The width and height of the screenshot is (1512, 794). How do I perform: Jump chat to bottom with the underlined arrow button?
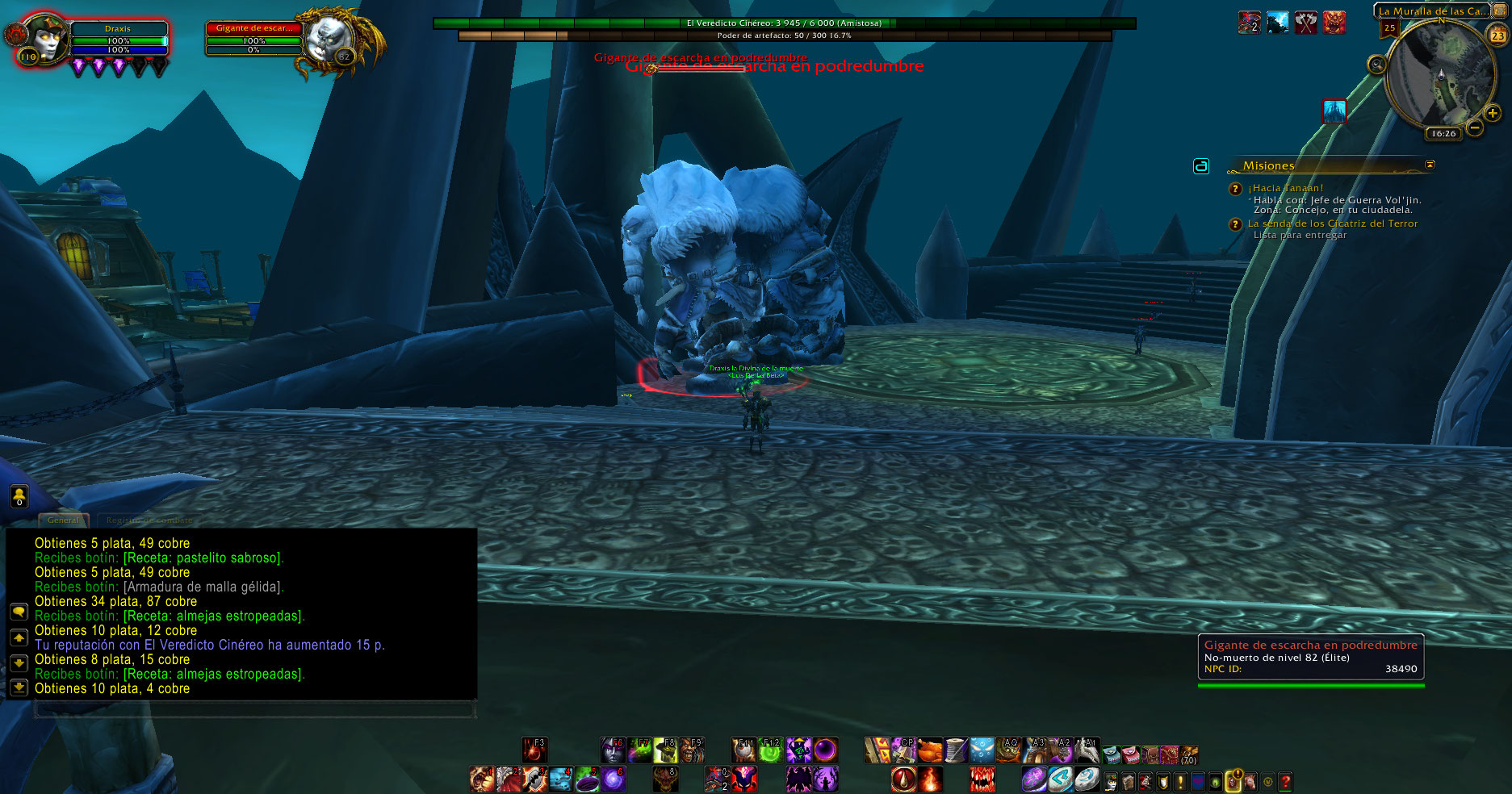19,687
